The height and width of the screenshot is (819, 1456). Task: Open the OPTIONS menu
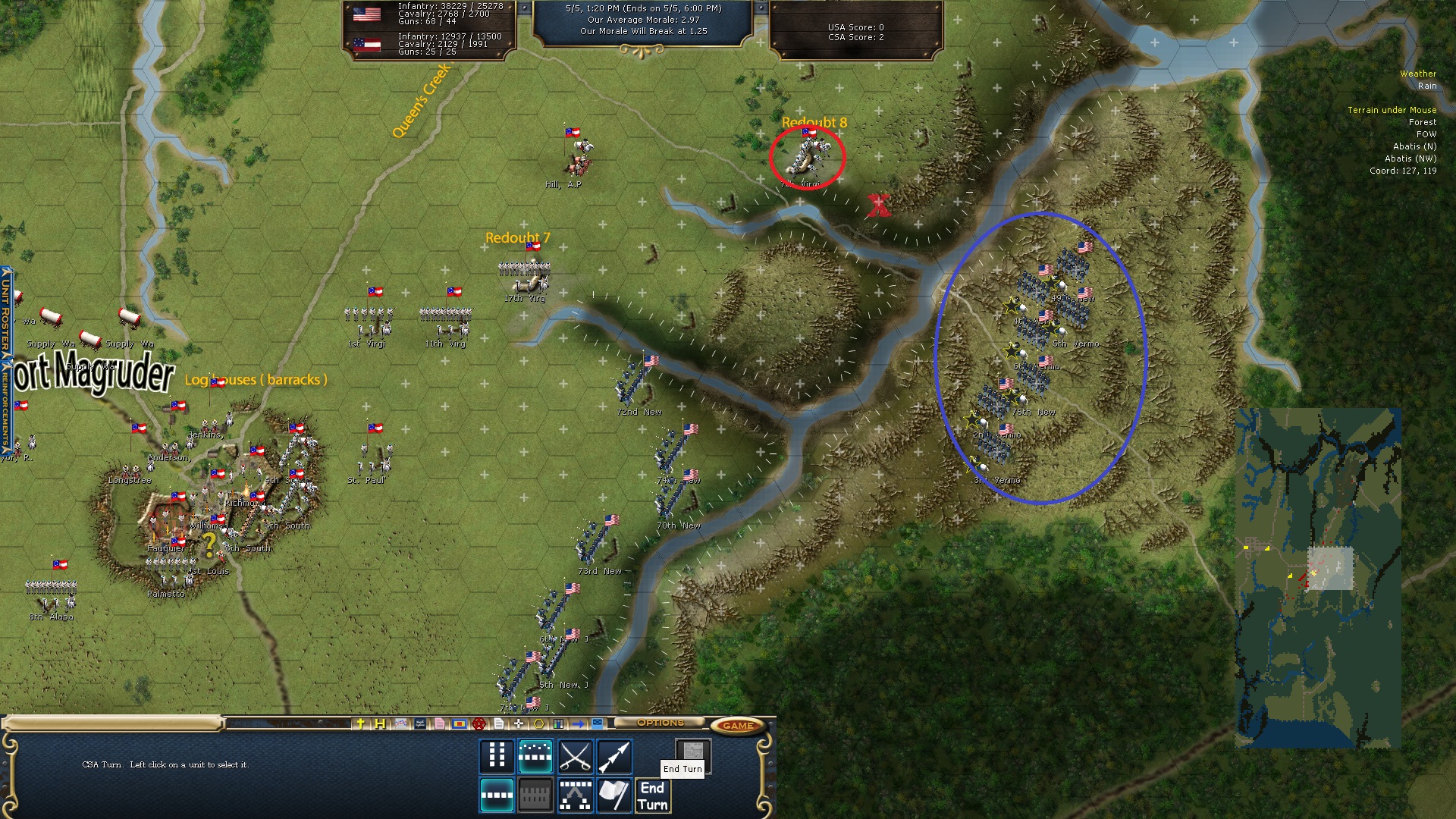pos(660,723)
